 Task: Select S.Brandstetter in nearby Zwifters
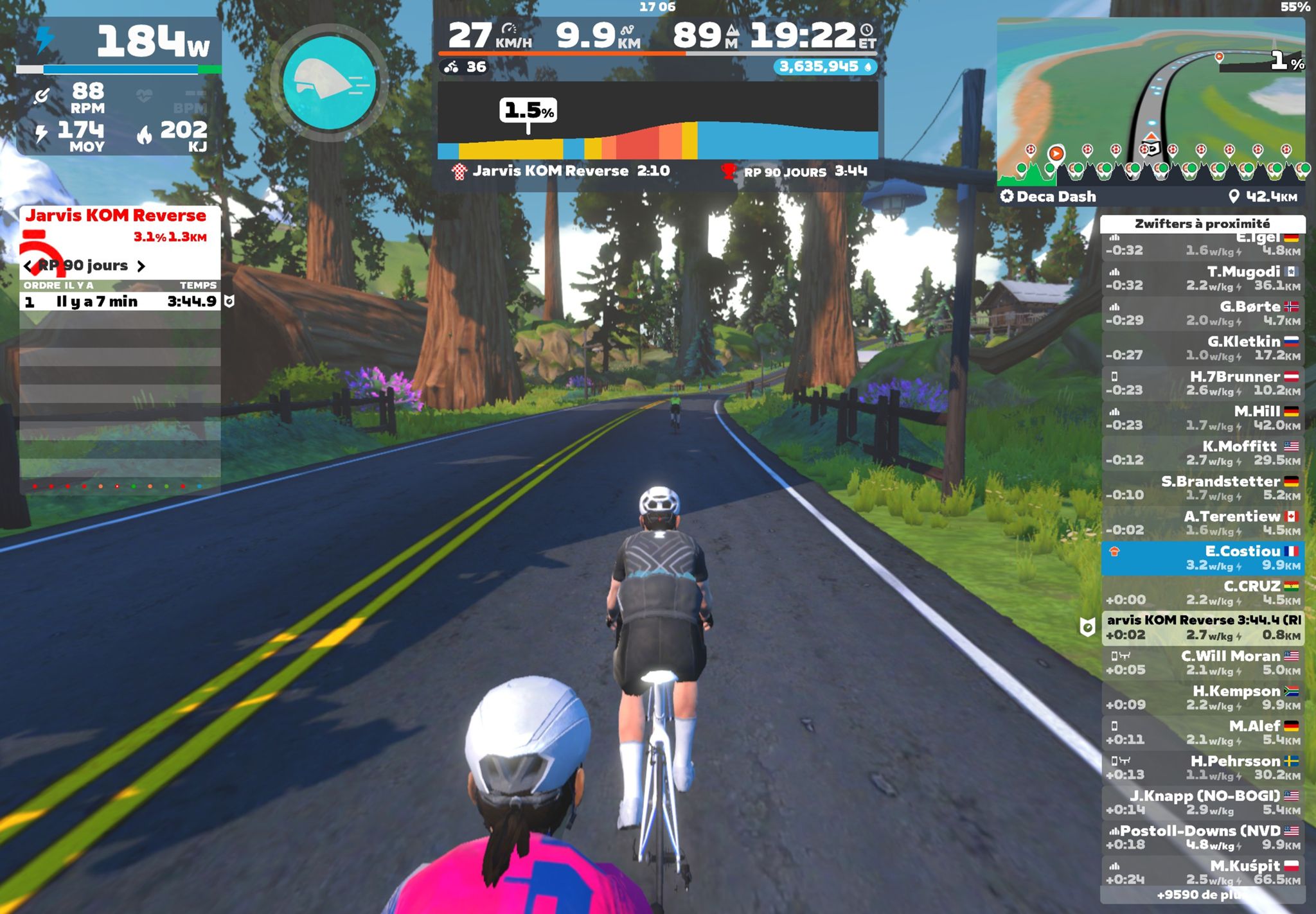pyautogui.click(x=1202, y=488)
